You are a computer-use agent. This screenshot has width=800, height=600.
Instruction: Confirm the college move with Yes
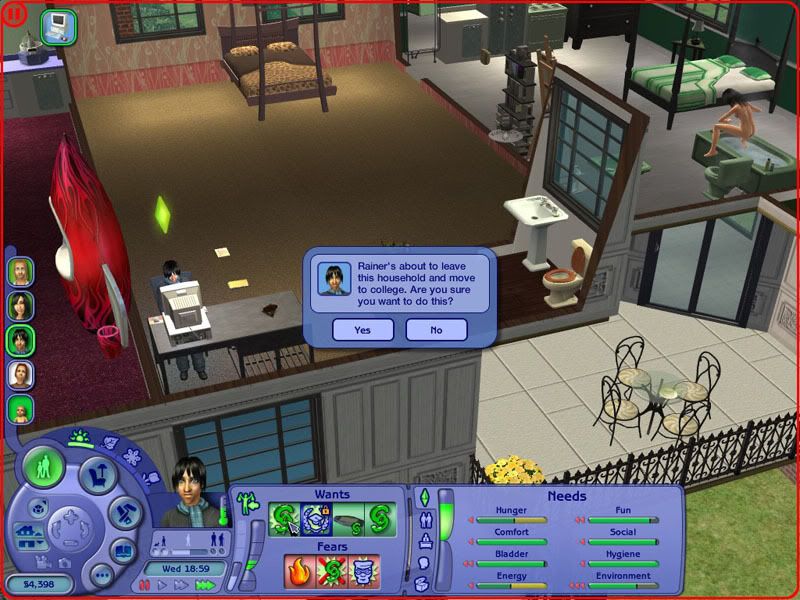(362, 329)
